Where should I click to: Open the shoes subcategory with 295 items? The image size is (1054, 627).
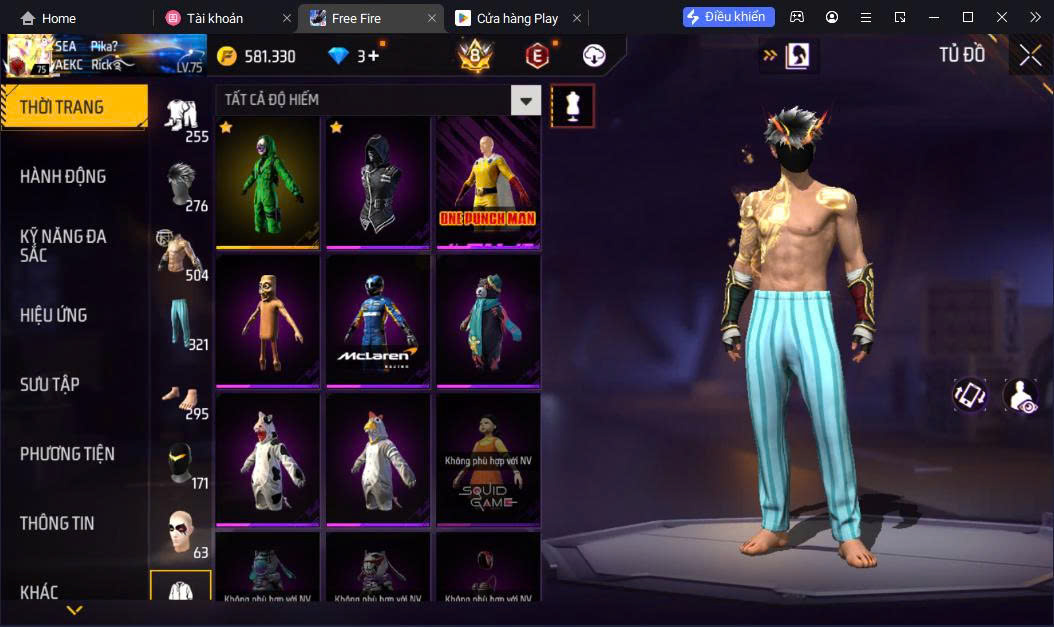pos(180,395)
